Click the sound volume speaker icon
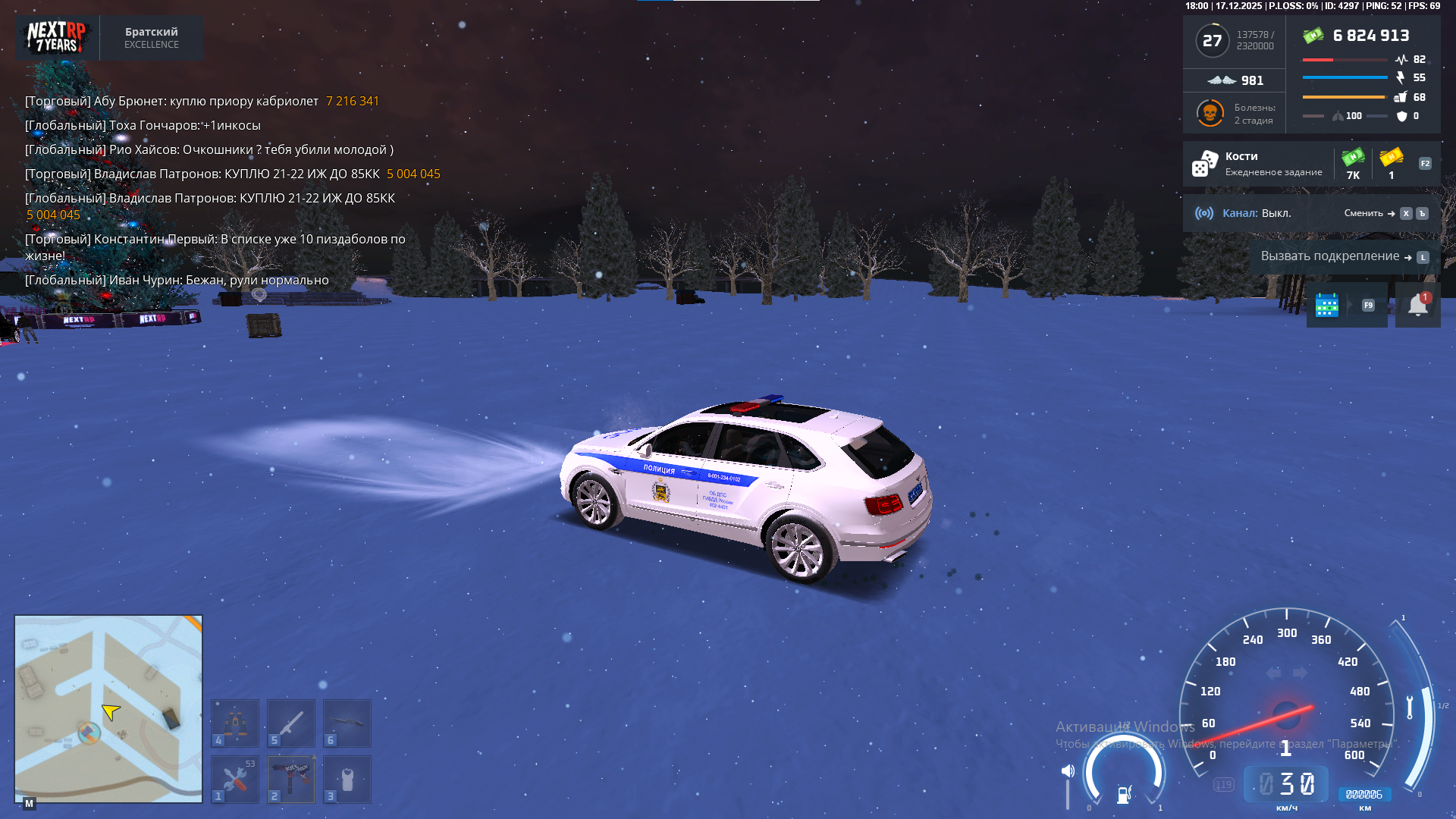This screenshot has height=819, width=1456. click(x=1068, y=771)
